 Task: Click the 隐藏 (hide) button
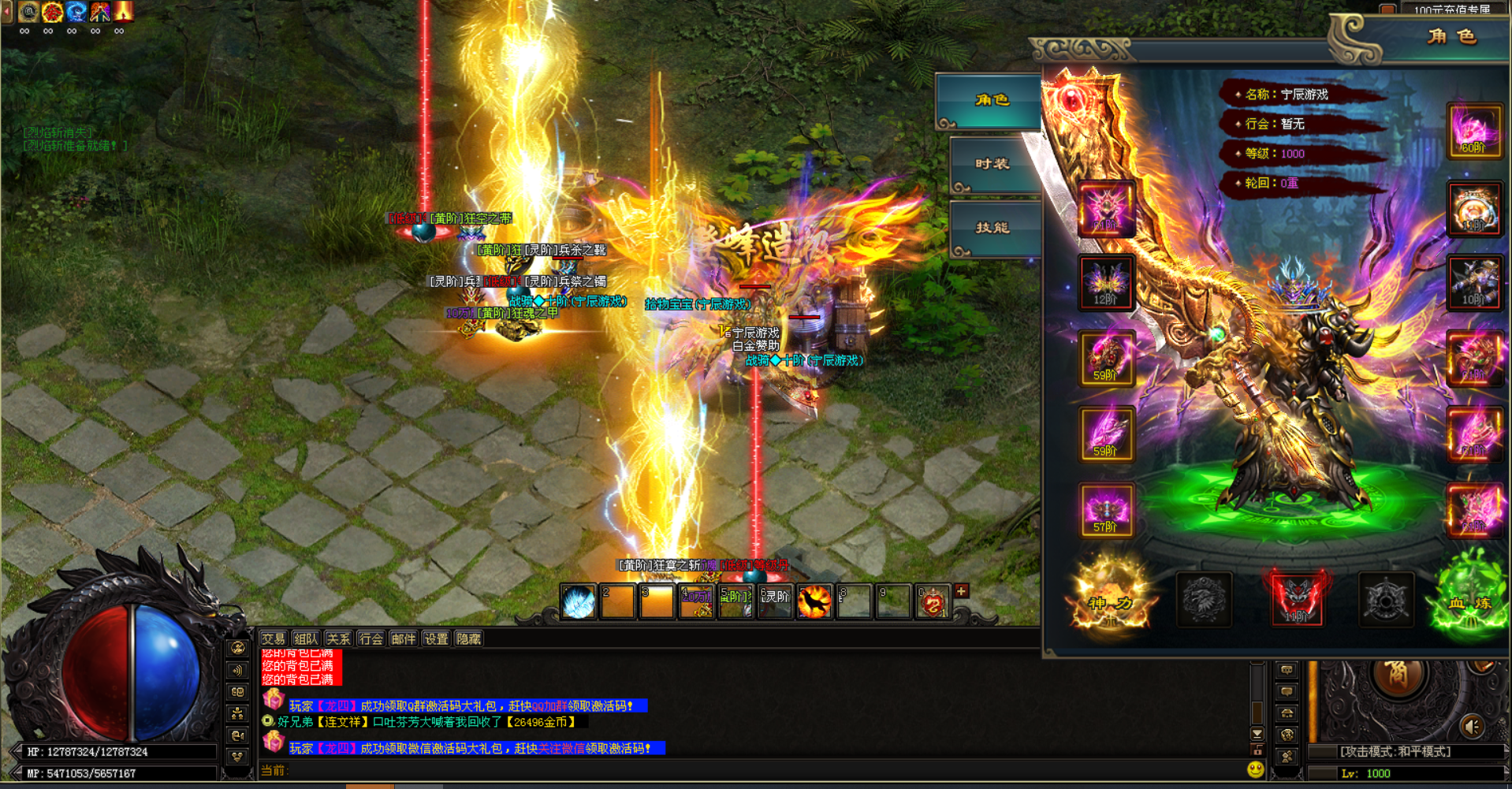coord(468,638)
